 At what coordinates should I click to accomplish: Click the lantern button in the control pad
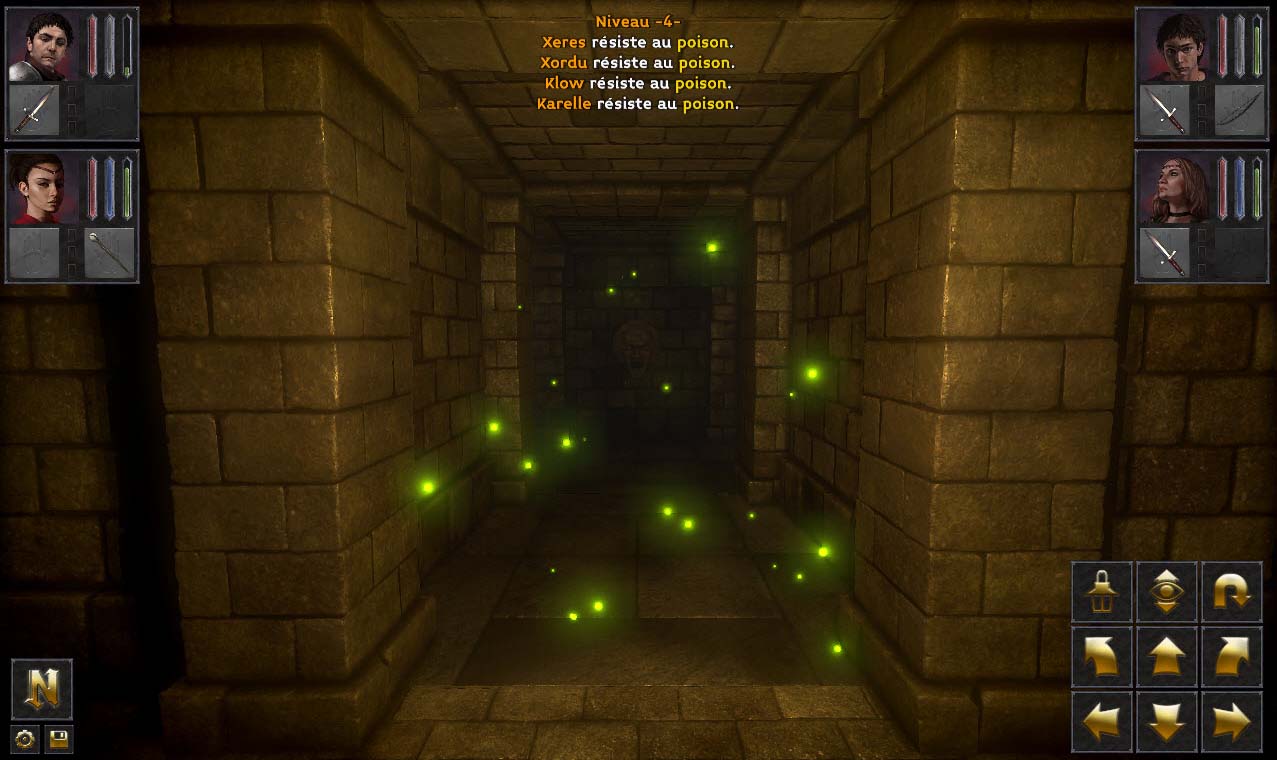(1102, 592)
